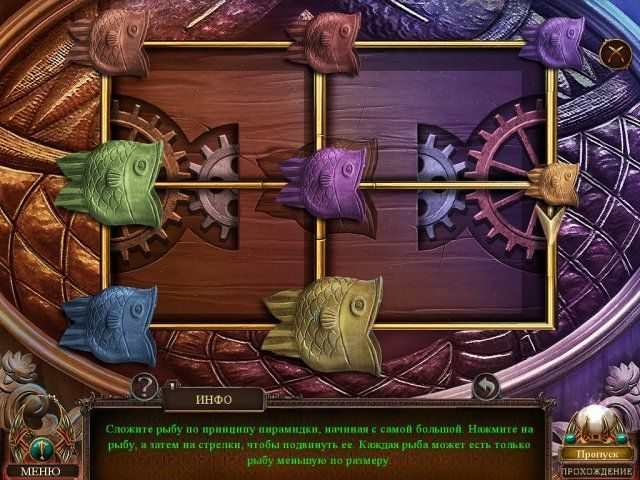Reset the puzzle with the curved arrow button
The height and width of the screenshot is (480, 640).
tap(486, 385)
